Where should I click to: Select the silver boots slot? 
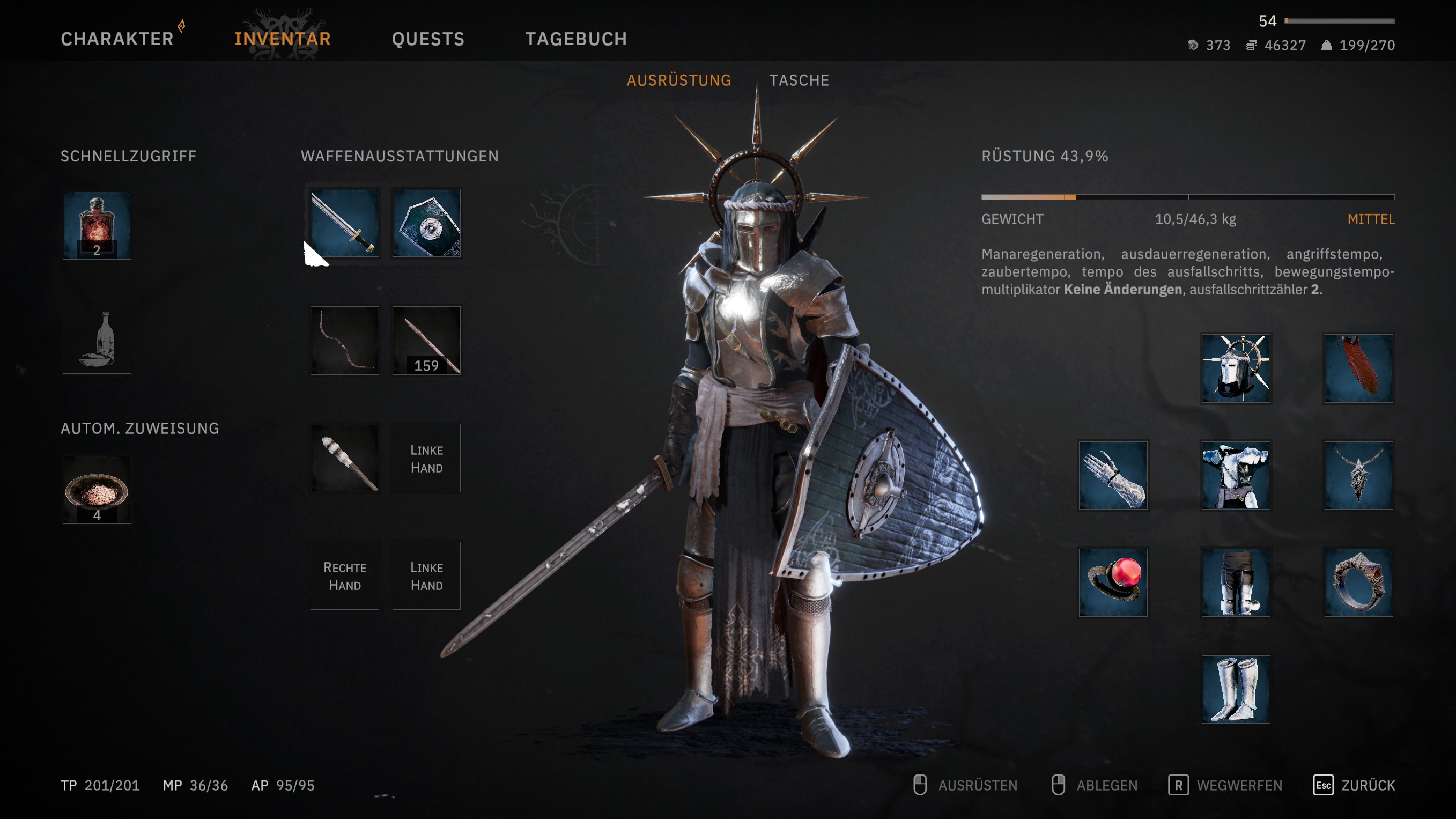click(1236, 689)
